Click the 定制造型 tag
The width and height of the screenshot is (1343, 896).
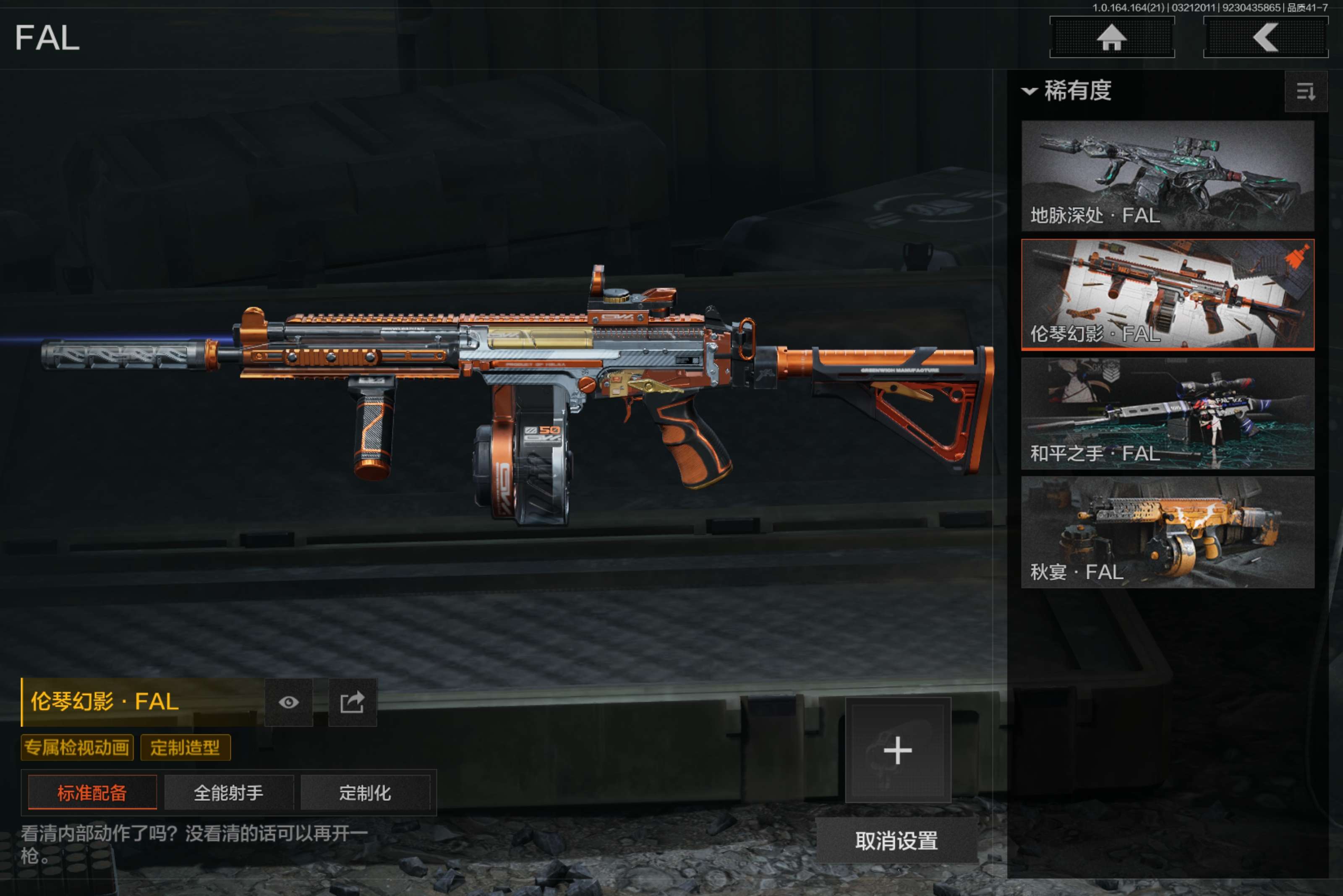click(185, 748)
